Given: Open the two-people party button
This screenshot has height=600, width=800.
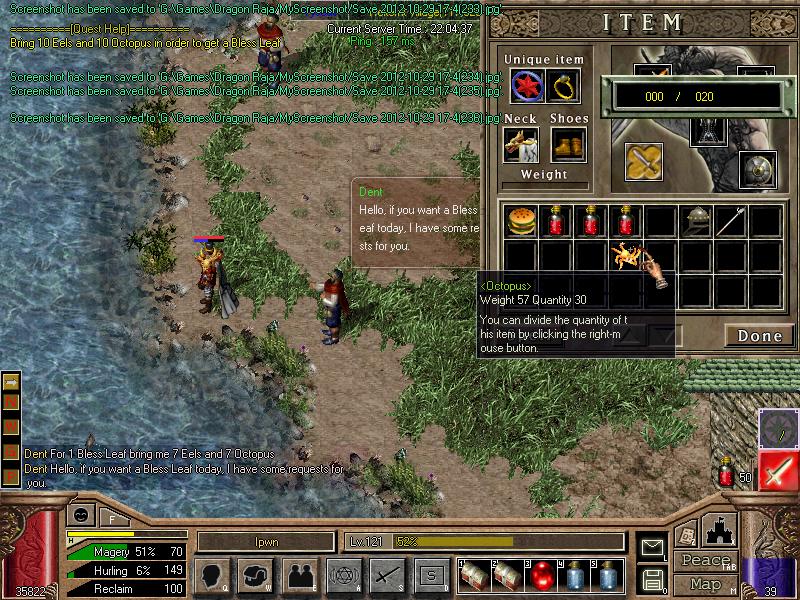Looking at the screenshot, I should (299, 575).
